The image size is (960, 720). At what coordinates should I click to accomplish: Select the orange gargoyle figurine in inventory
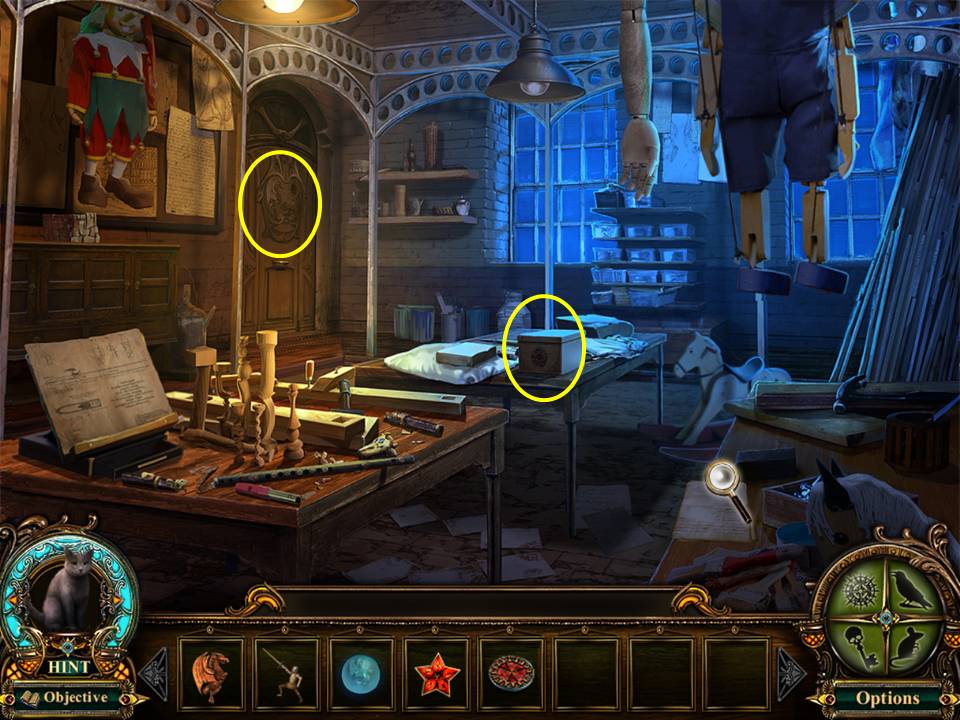pyautogui.click(x=213, y=674)
